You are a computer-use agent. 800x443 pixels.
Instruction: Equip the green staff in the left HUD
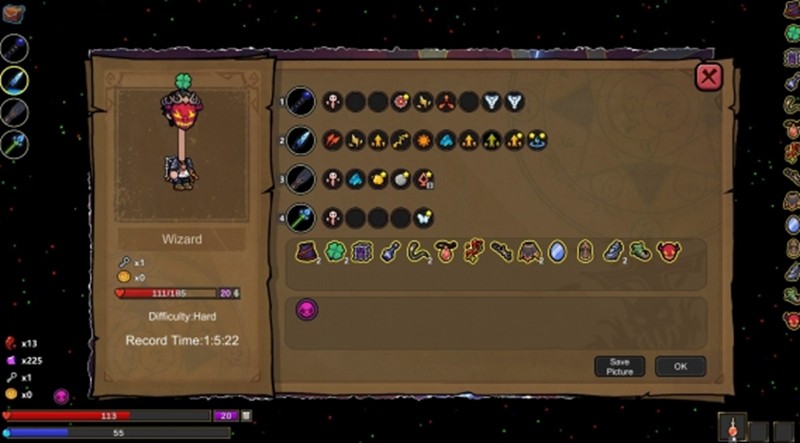14,144
